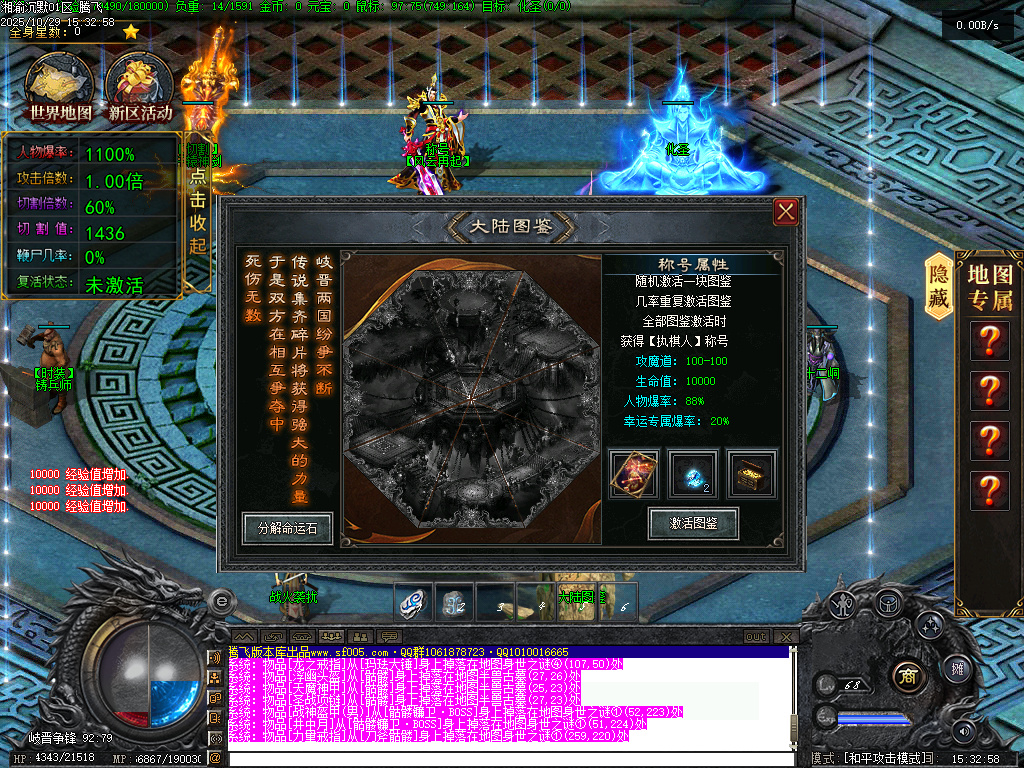Close the 大陆图鉴 window
The width and height of the screenshot is (1024, 768).
click(x=786, y=211)
